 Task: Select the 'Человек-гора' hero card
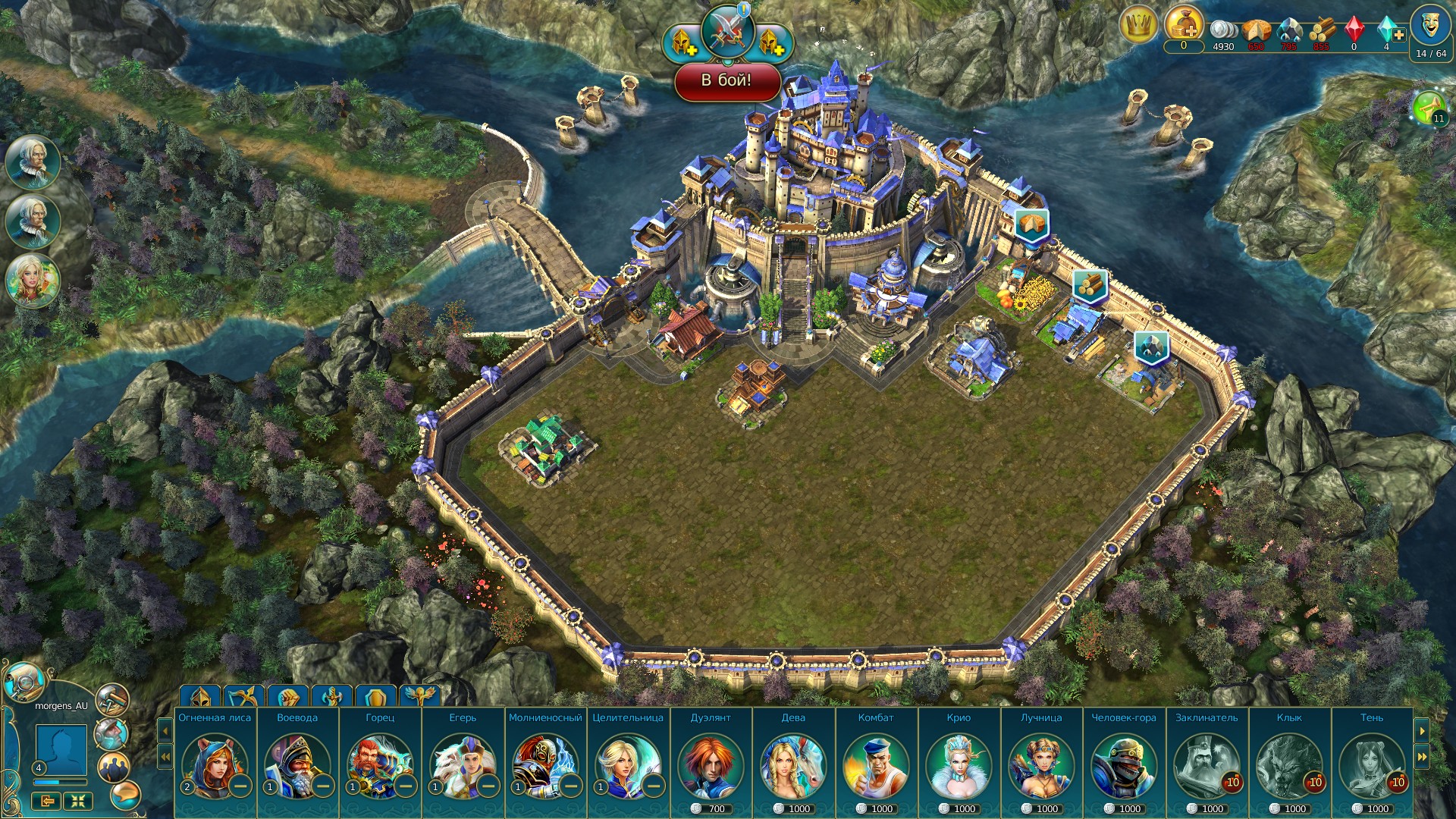pyautogui.click(x=1124, y=761)
